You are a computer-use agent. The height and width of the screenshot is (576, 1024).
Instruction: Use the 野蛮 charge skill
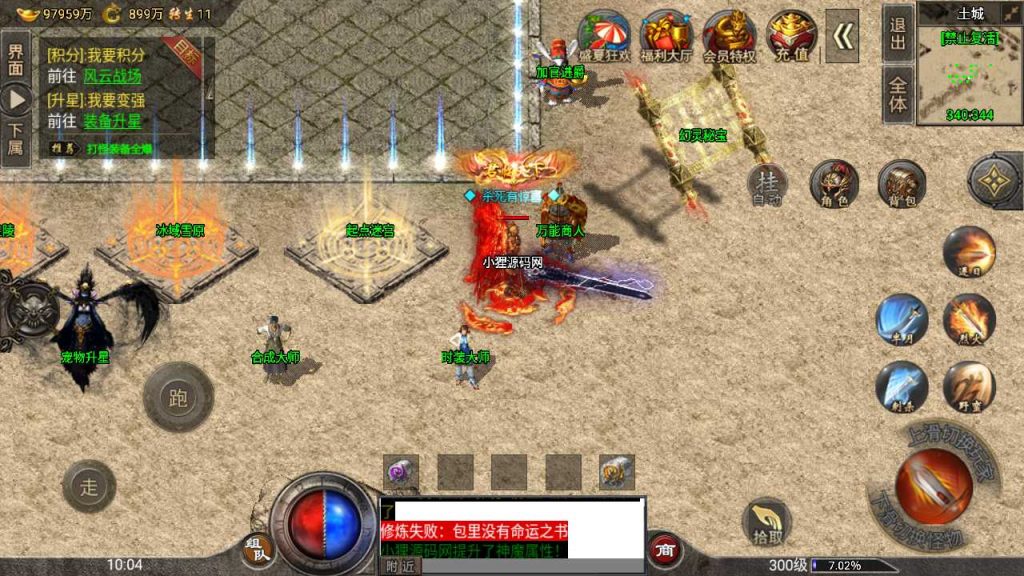point(968,387)
